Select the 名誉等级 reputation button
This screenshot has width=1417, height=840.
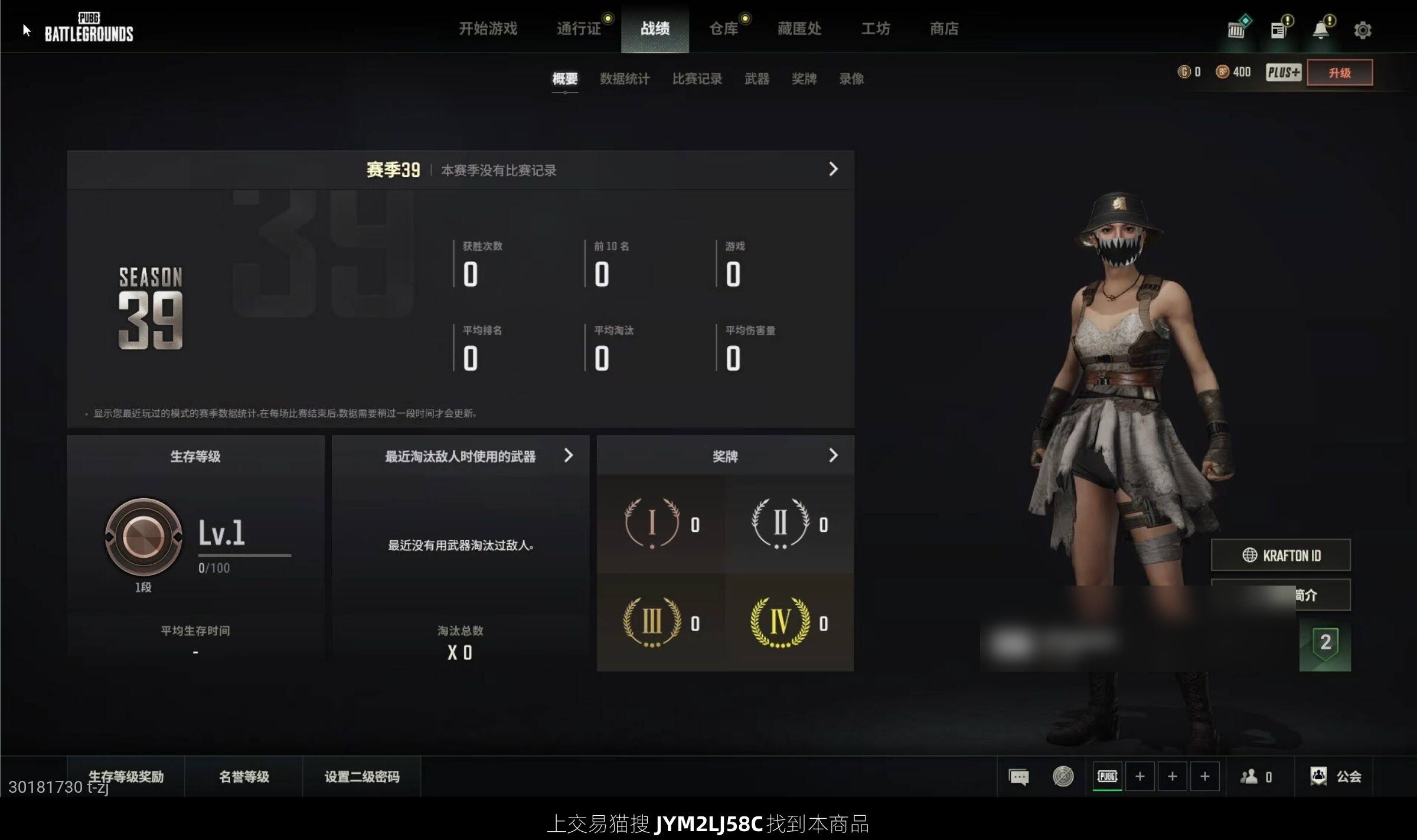pos(244,776)
